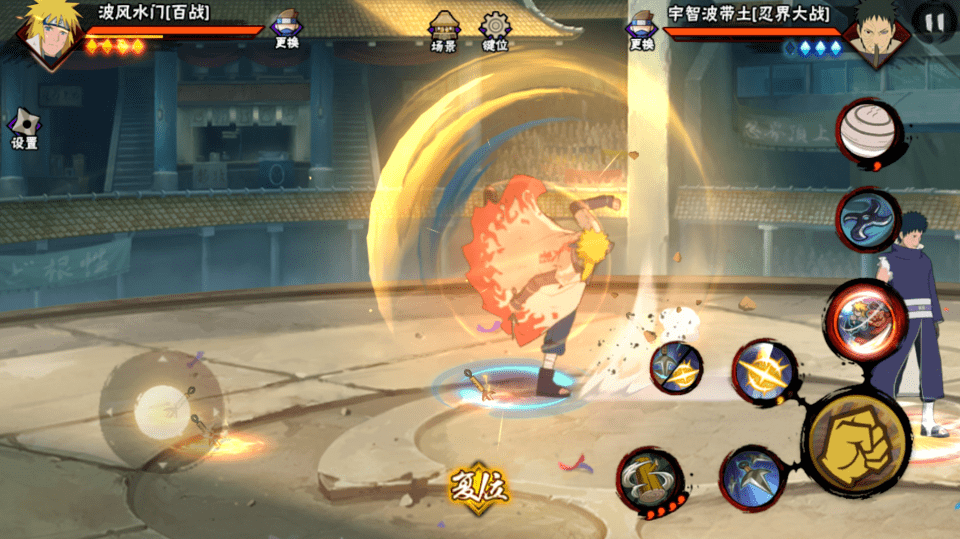Tap the virtual movement joystick
960x539 pixels.
[160, 407]
